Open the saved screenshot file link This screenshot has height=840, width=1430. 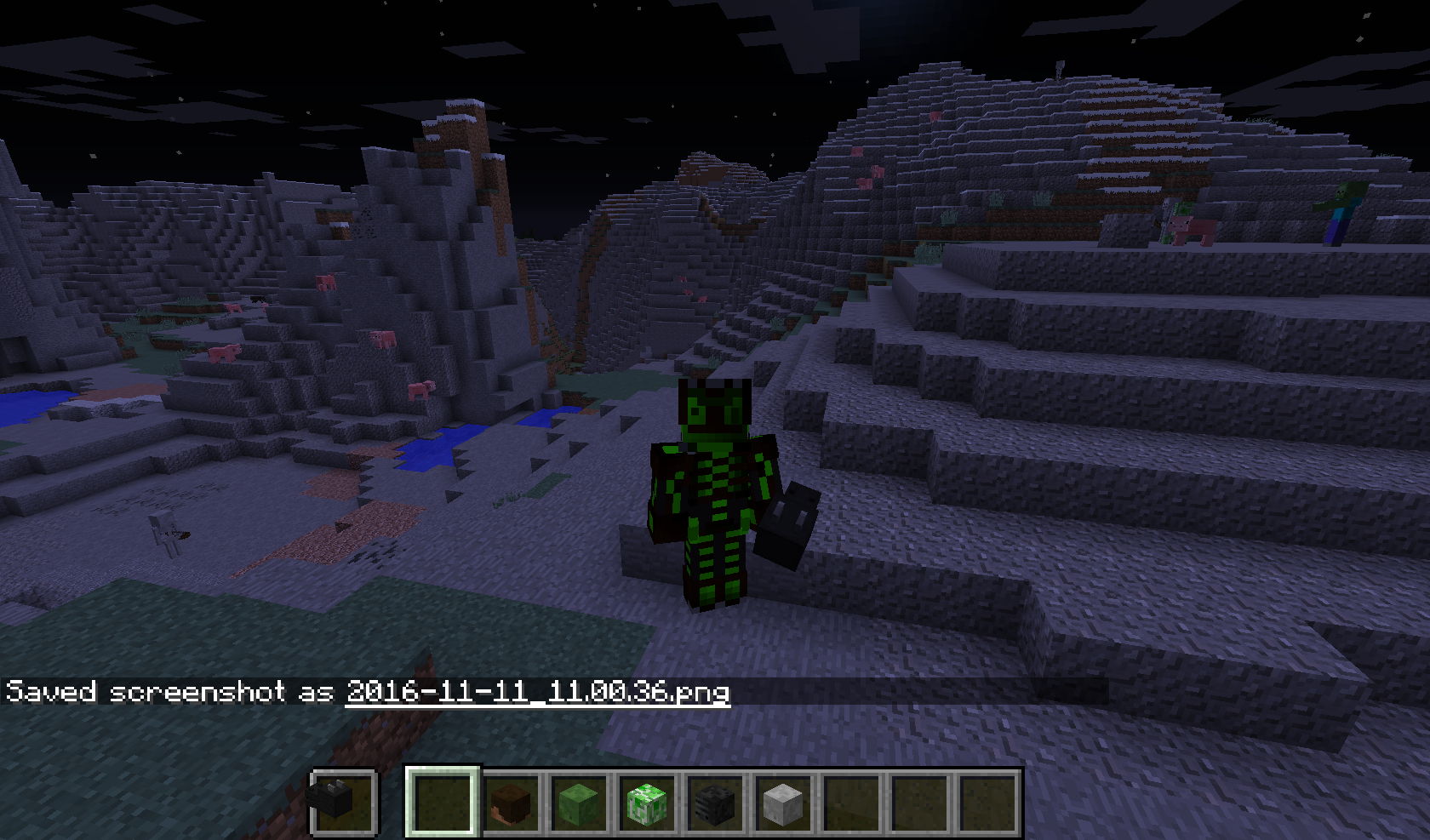coord(537,691)
